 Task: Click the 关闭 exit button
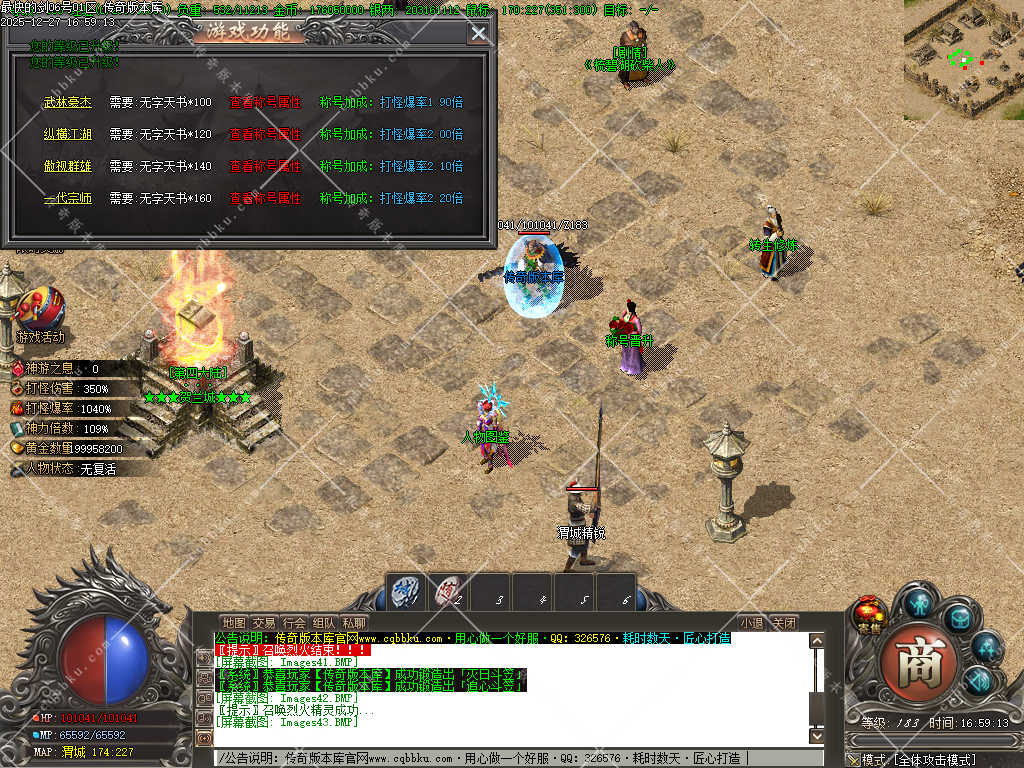click(785, 623)
